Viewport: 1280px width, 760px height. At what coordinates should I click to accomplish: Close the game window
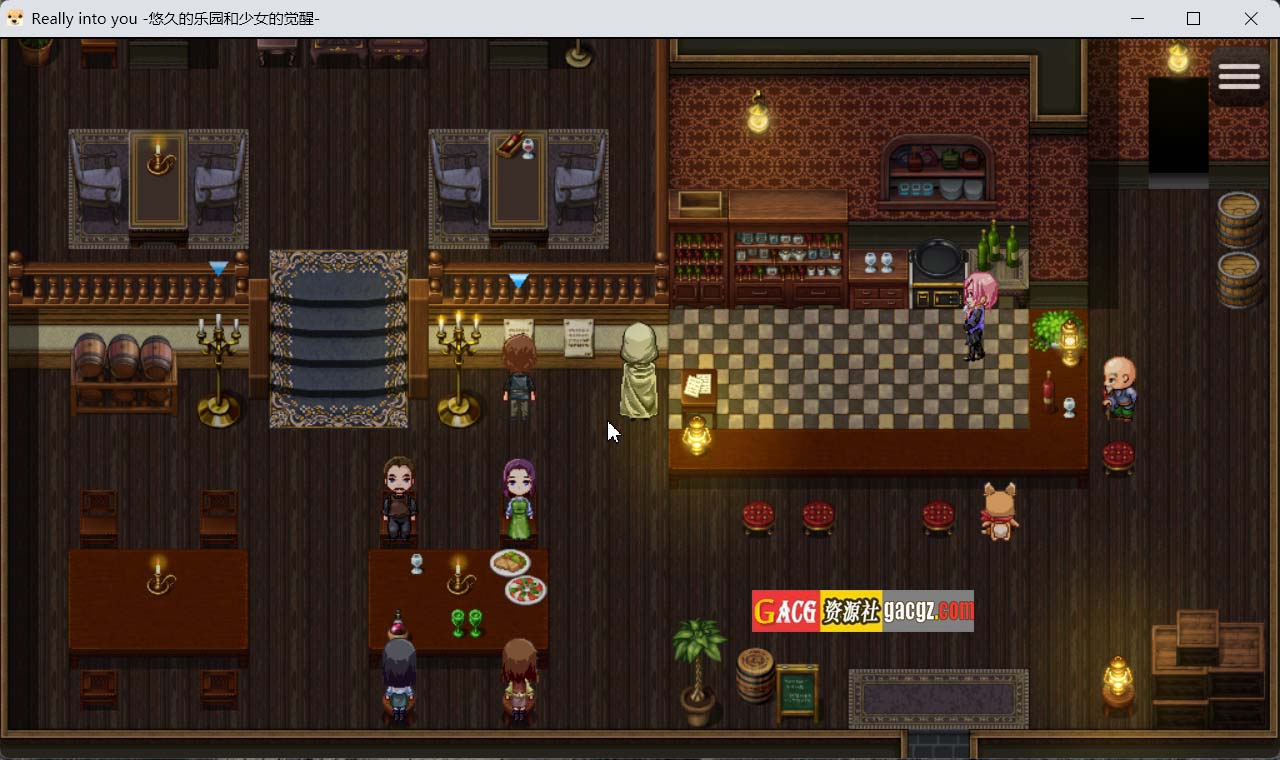[x=1251, y=19]
